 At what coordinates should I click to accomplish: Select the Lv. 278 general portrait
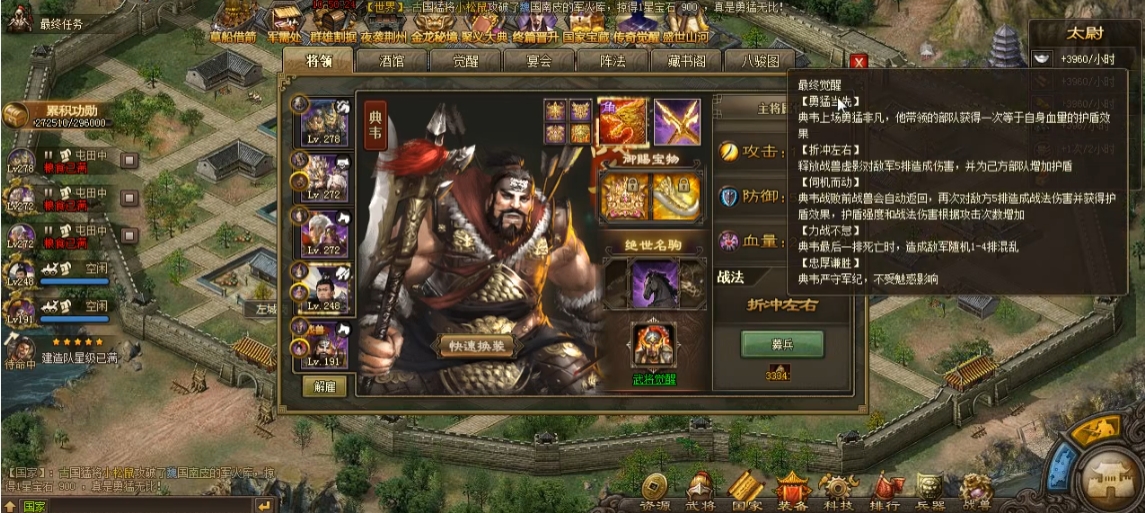tap(326, 121)
